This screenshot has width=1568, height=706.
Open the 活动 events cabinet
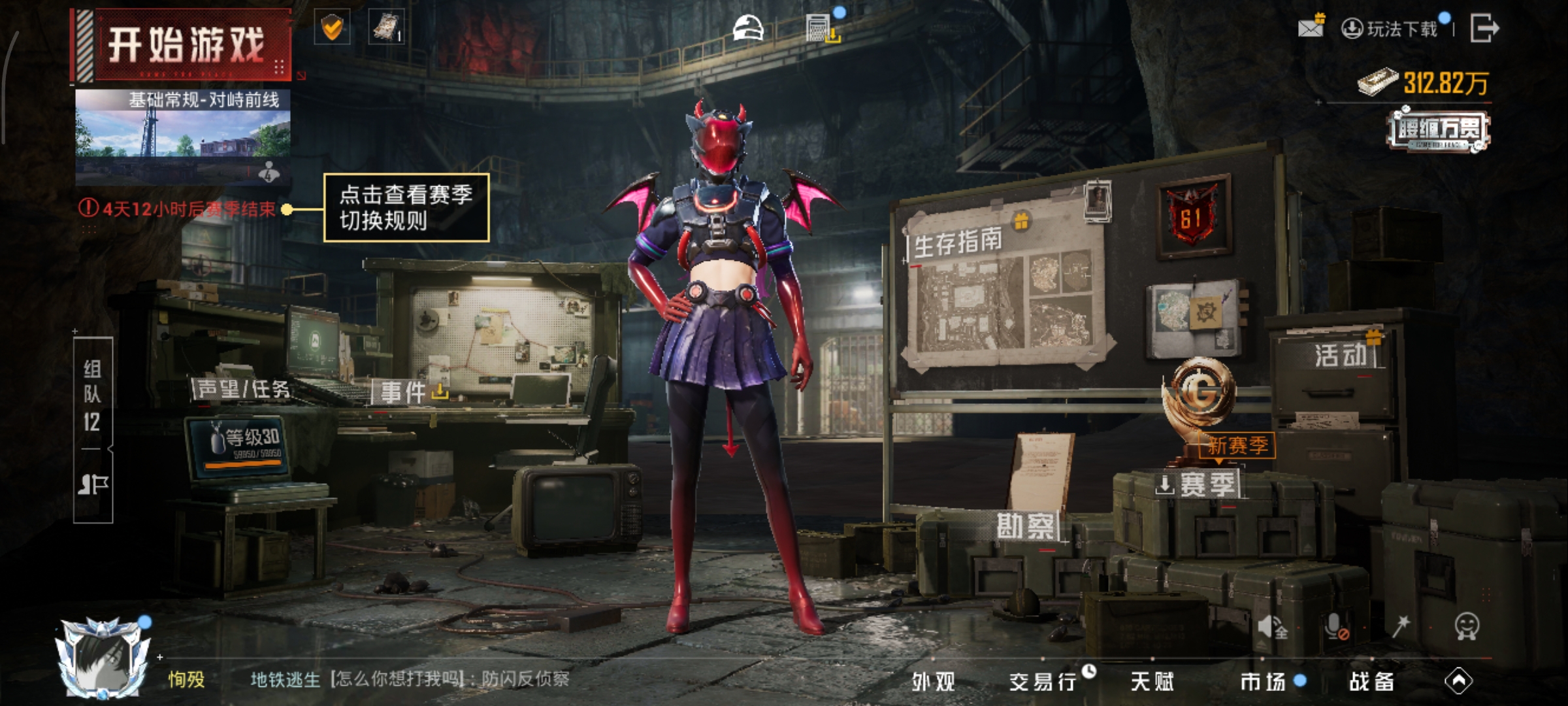(x=1341, y=356)
